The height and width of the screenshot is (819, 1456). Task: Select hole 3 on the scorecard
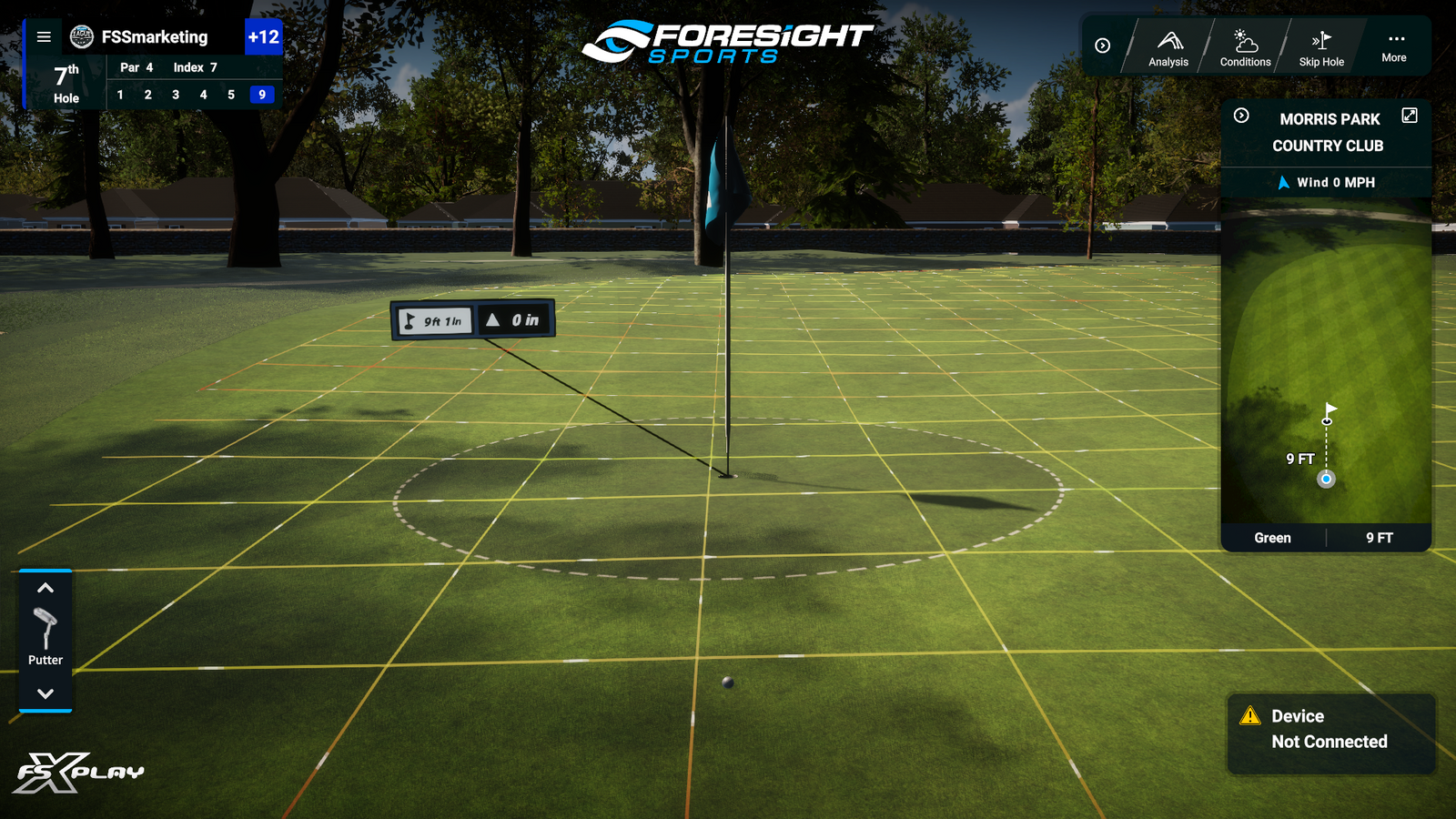(x=175, y=94)
